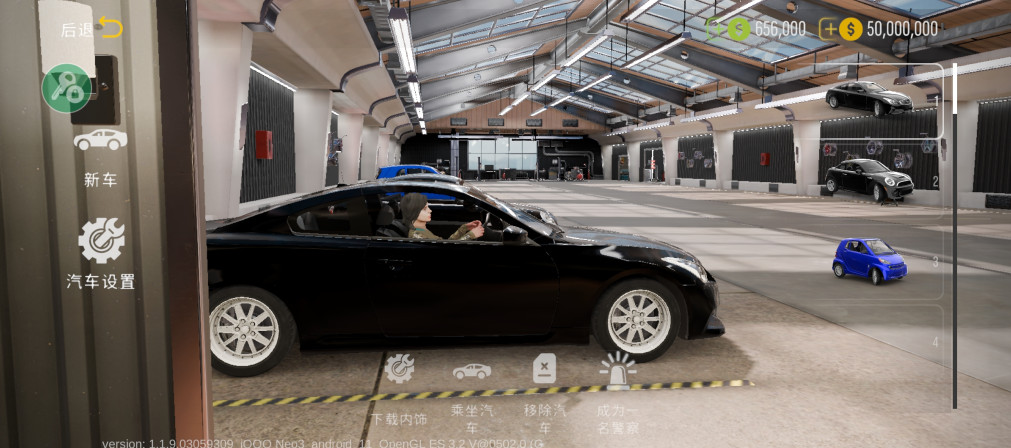Select the black sedan in garage slot 1
The image size is (1011, 448).
(x=868, y=99)
